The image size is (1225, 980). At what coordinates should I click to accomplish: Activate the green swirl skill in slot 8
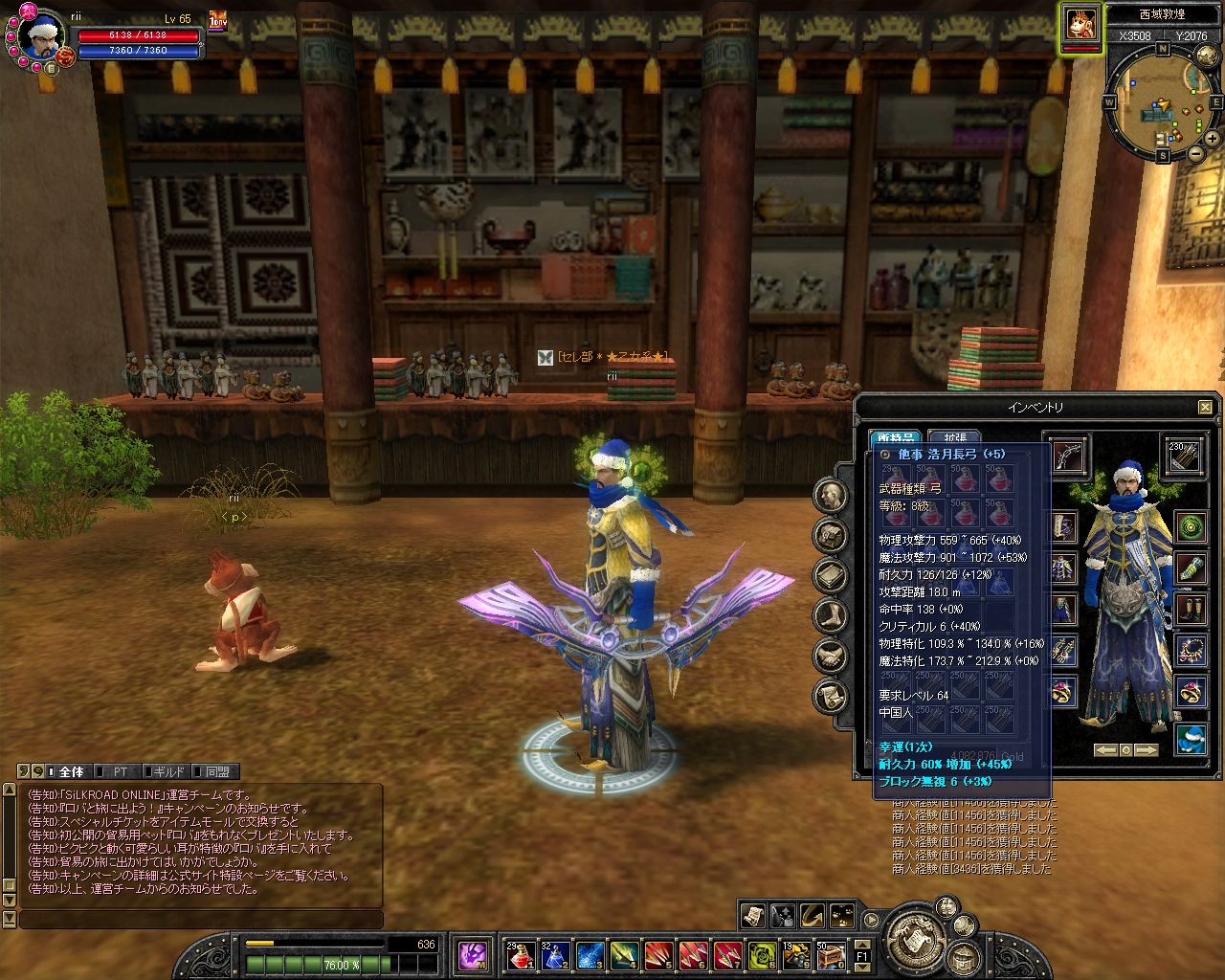[763, 954]
